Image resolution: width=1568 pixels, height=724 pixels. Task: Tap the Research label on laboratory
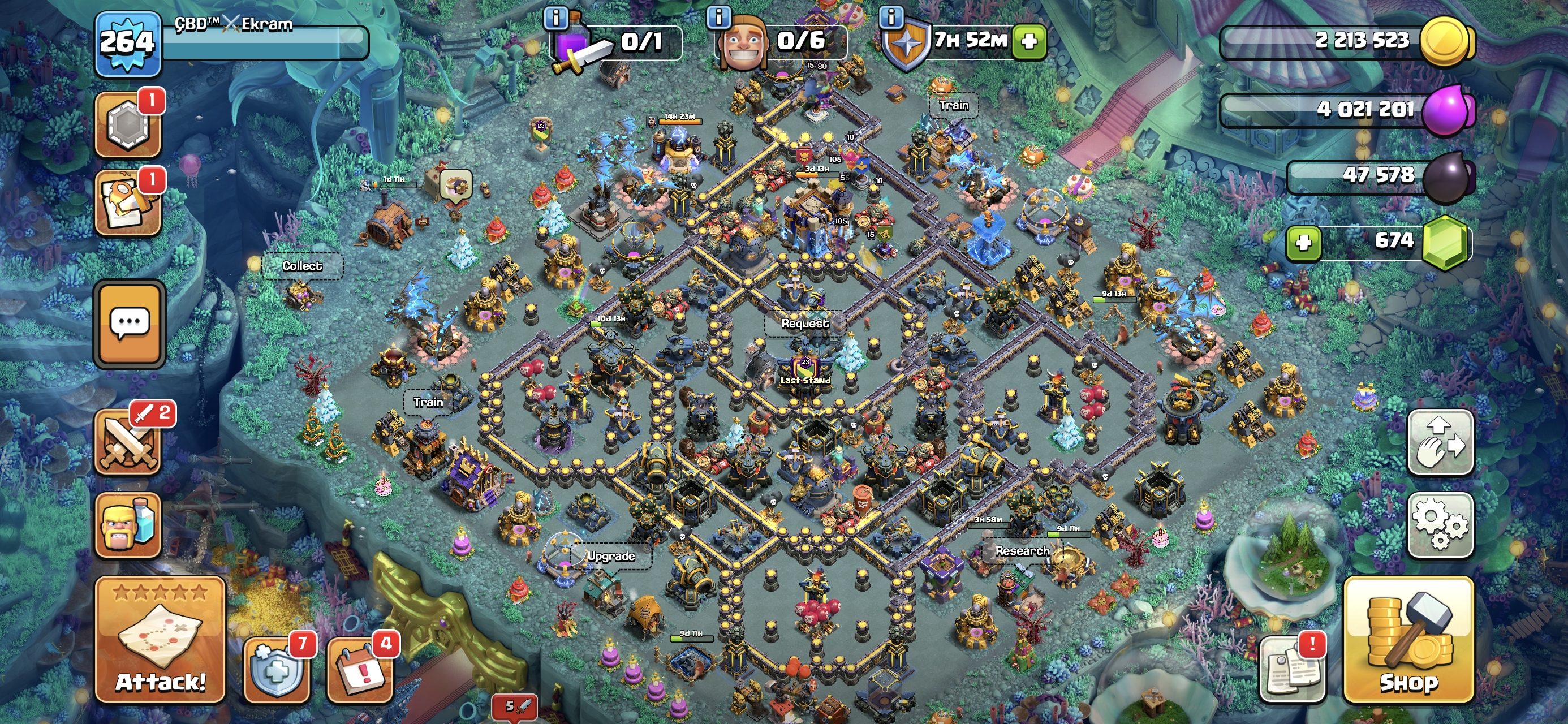coord(1022,551)
